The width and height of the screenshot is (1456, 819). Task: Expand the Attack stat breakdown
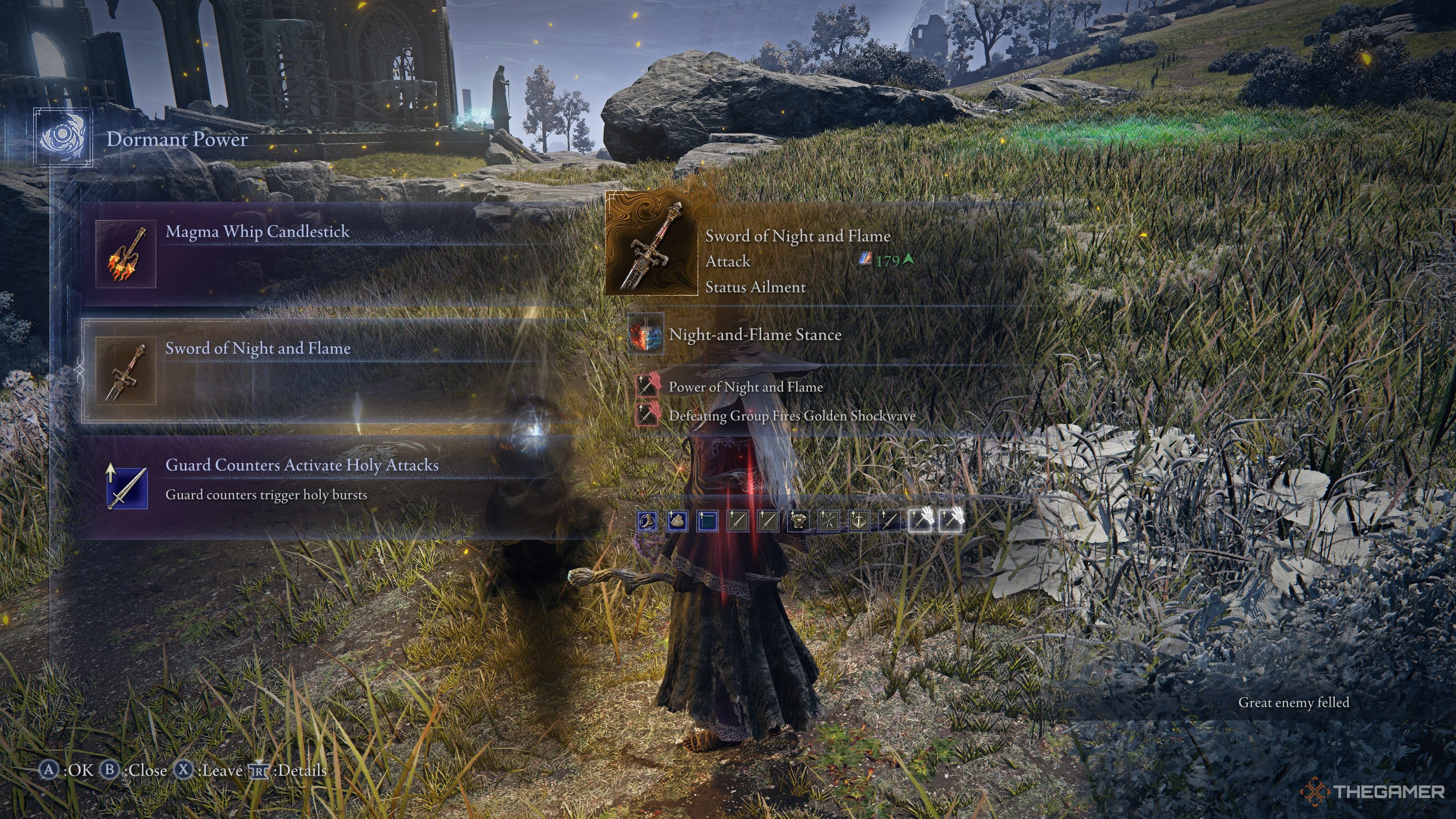(728, 261)
